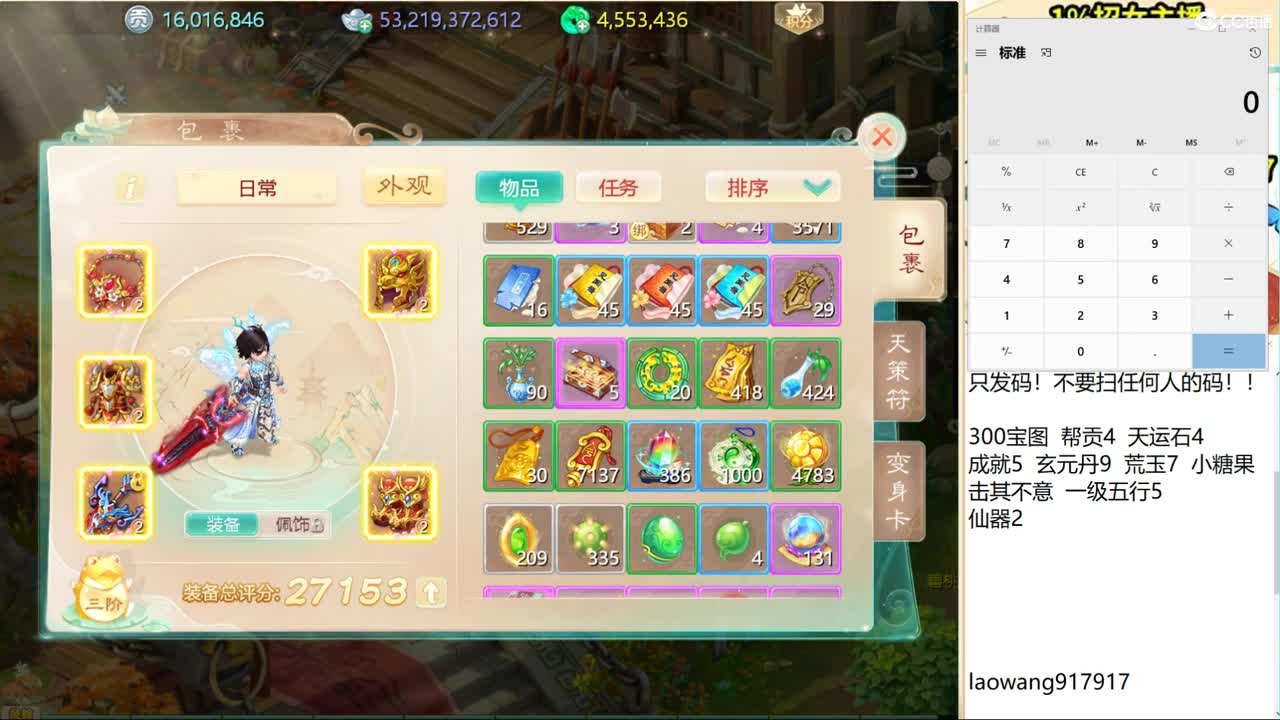Expand equipment score details with up arrow
The width and height of the screenshot is (1280, 720).
pos(430,592)
